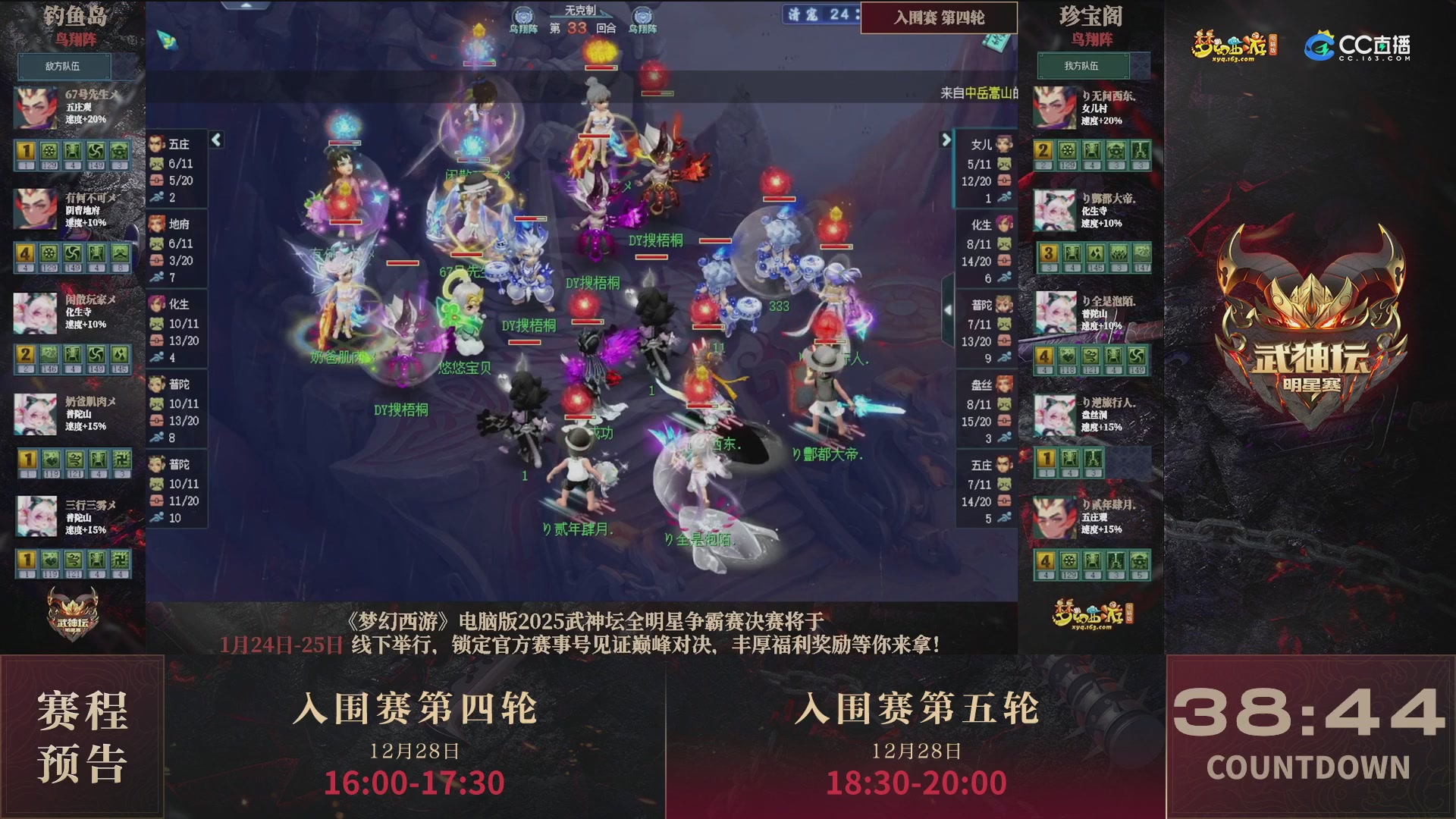Collapse the left stats panel with its chevron
The width and height of the screenshot is (1456, 819).
tap(216, 140)
